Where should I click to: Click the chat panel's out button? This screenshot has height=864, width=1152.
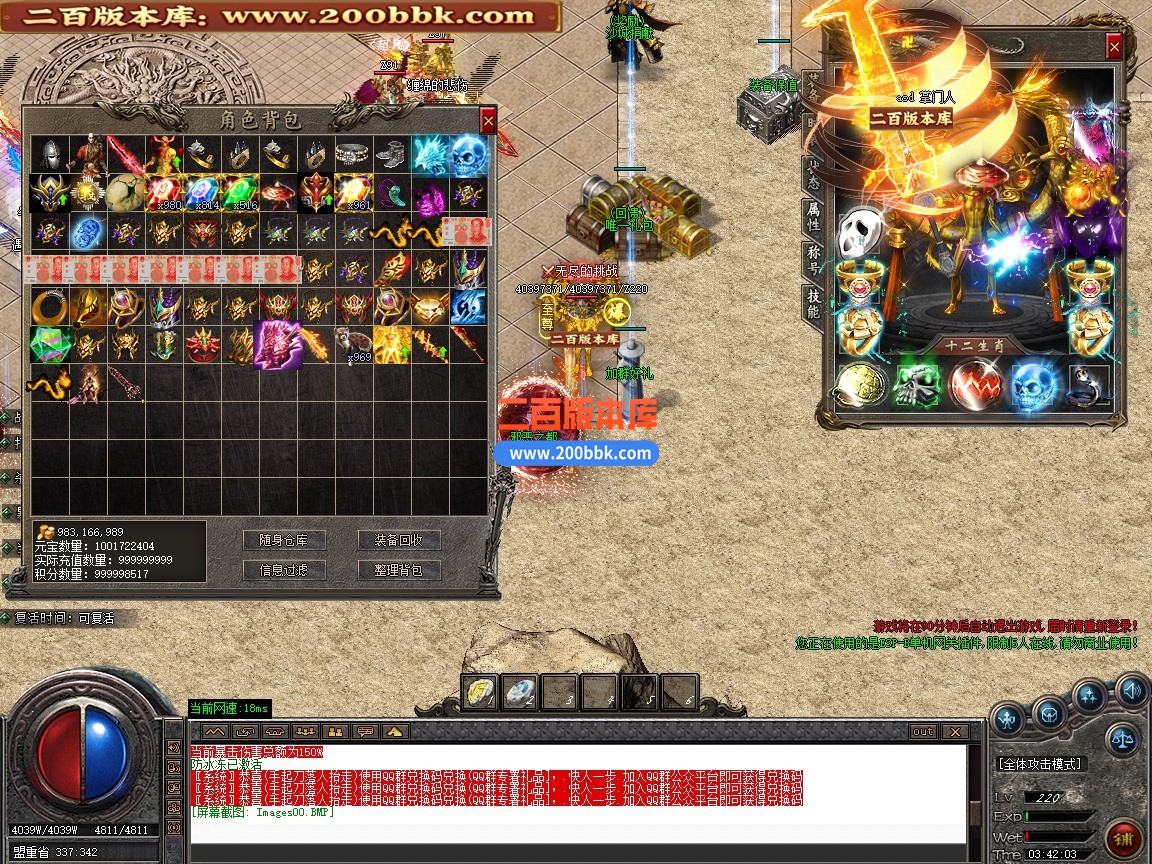coord(922,732)
